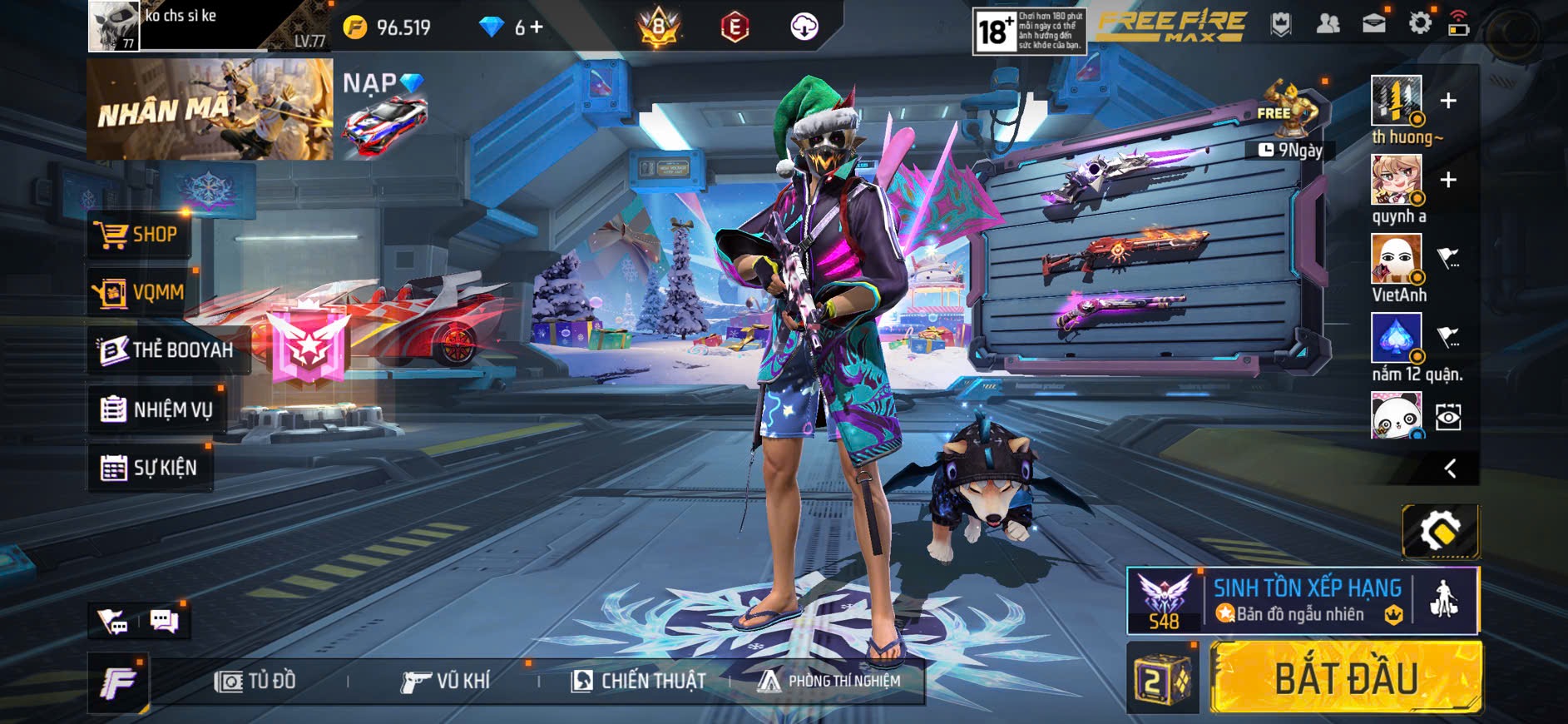
Task: Open the NHÂN MÃ event banner
Action: 210,109
